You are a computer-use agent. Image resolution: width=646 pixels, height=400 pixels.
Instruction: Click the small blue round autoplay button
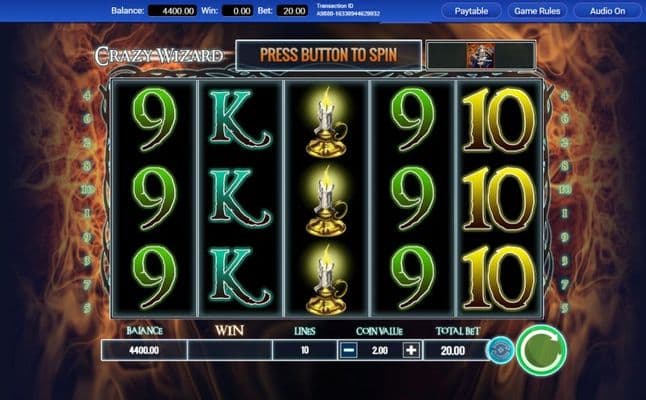499,350
